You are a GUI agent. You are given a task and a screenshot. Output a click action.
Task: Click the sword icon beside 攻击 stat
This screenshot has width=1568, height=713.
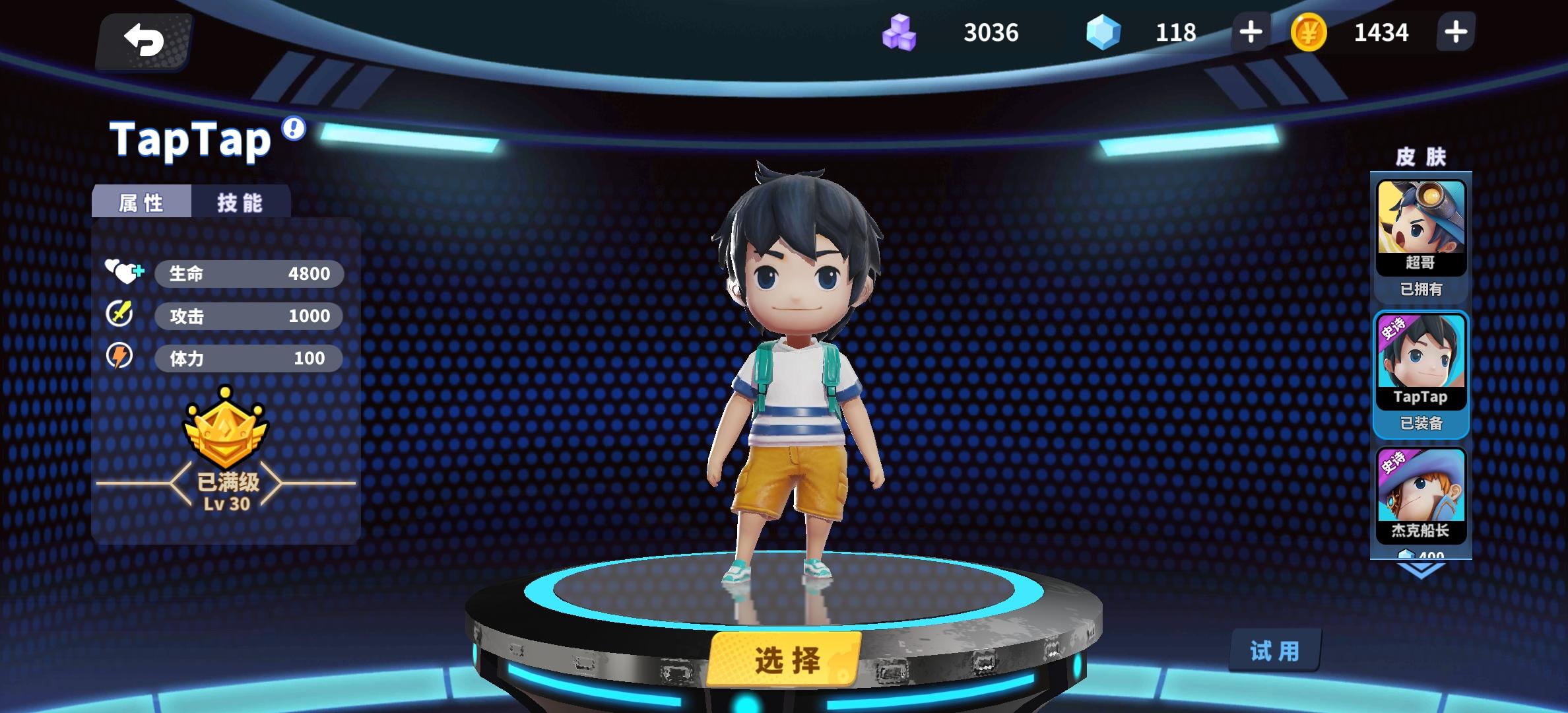[119, 315]
